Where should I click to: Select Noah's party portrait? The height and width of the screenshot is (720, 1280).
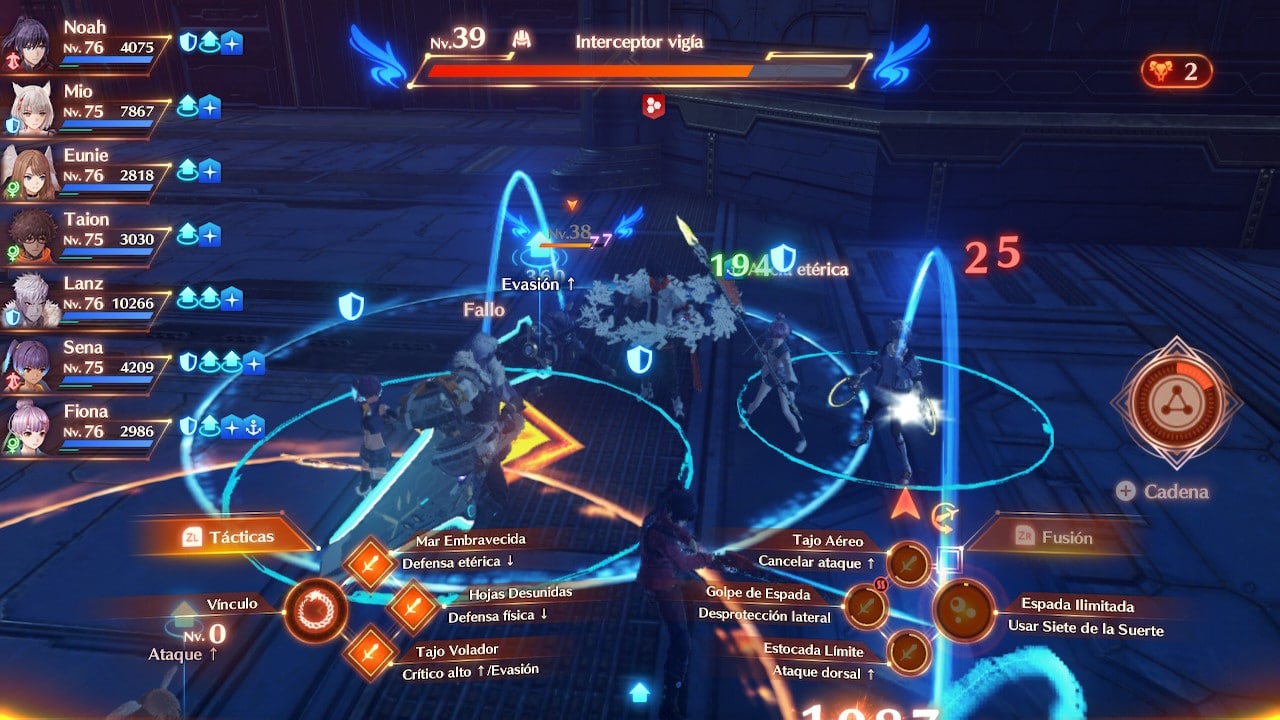tap(27, 44)
